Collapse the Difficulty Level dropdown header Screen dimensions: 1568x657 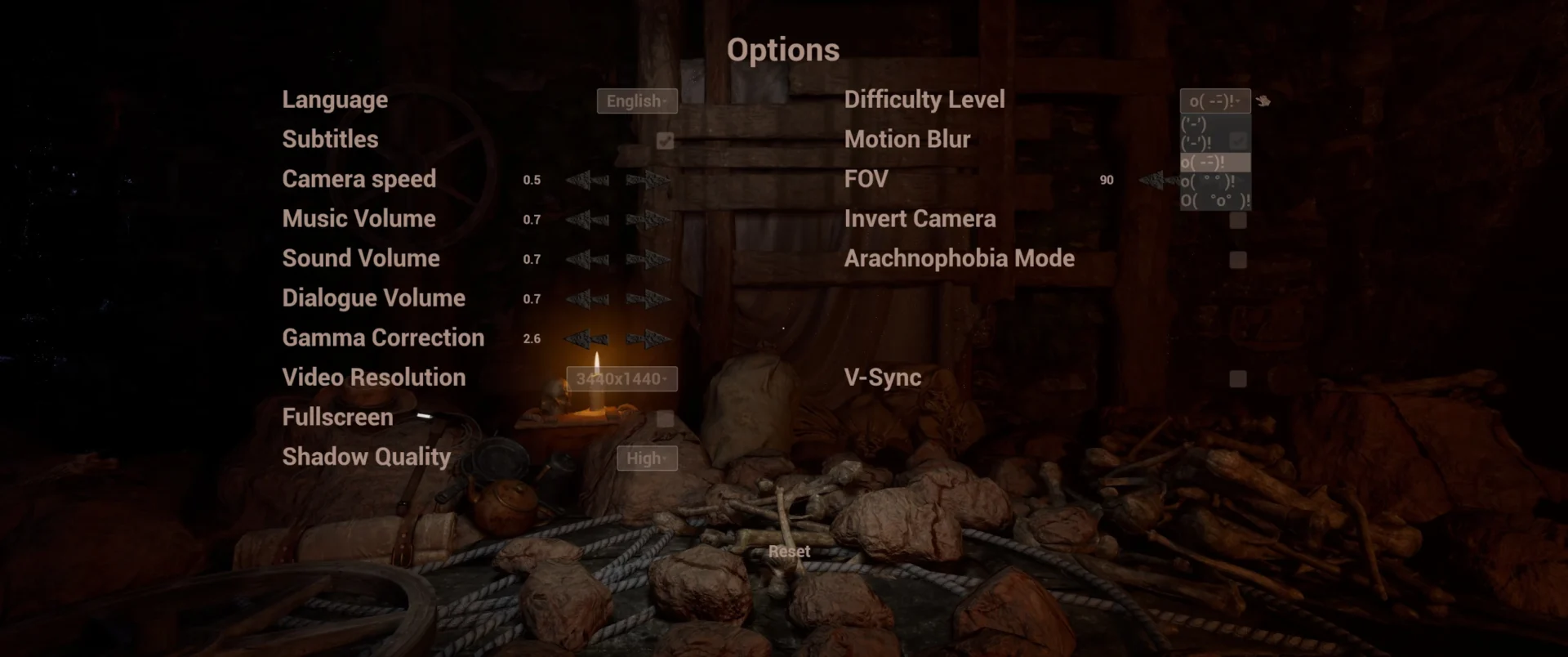click(1214, 101)
